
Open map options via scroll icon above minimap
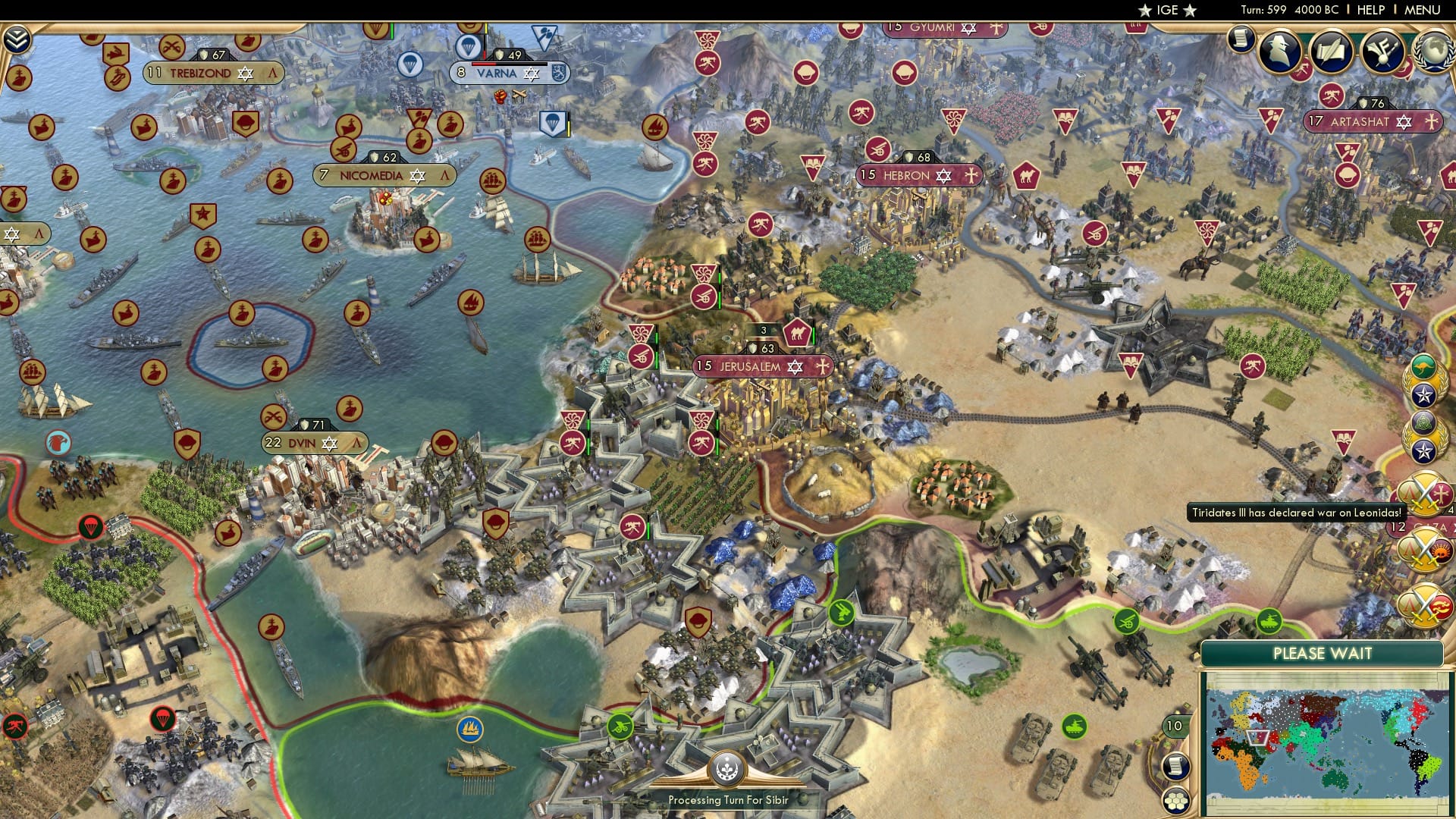(1176, 765)
